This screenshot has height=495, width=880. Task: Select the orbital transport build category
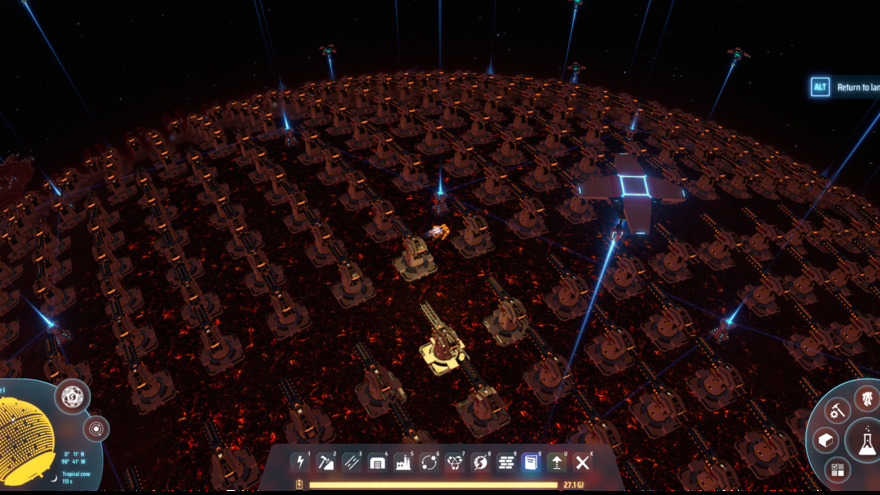coord(430,461)
